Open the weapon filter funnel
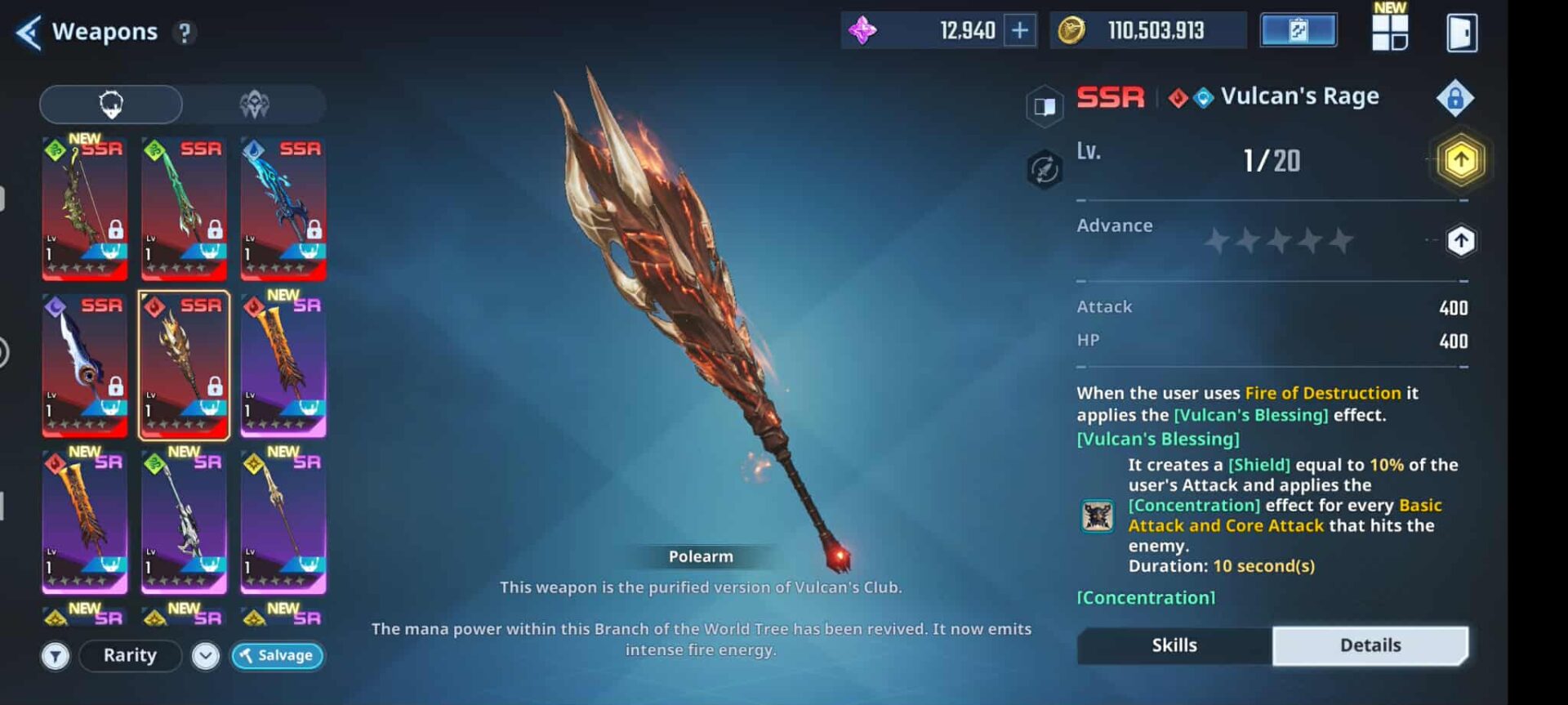This screenshot has width=1568, height=705. click(56, 656)
